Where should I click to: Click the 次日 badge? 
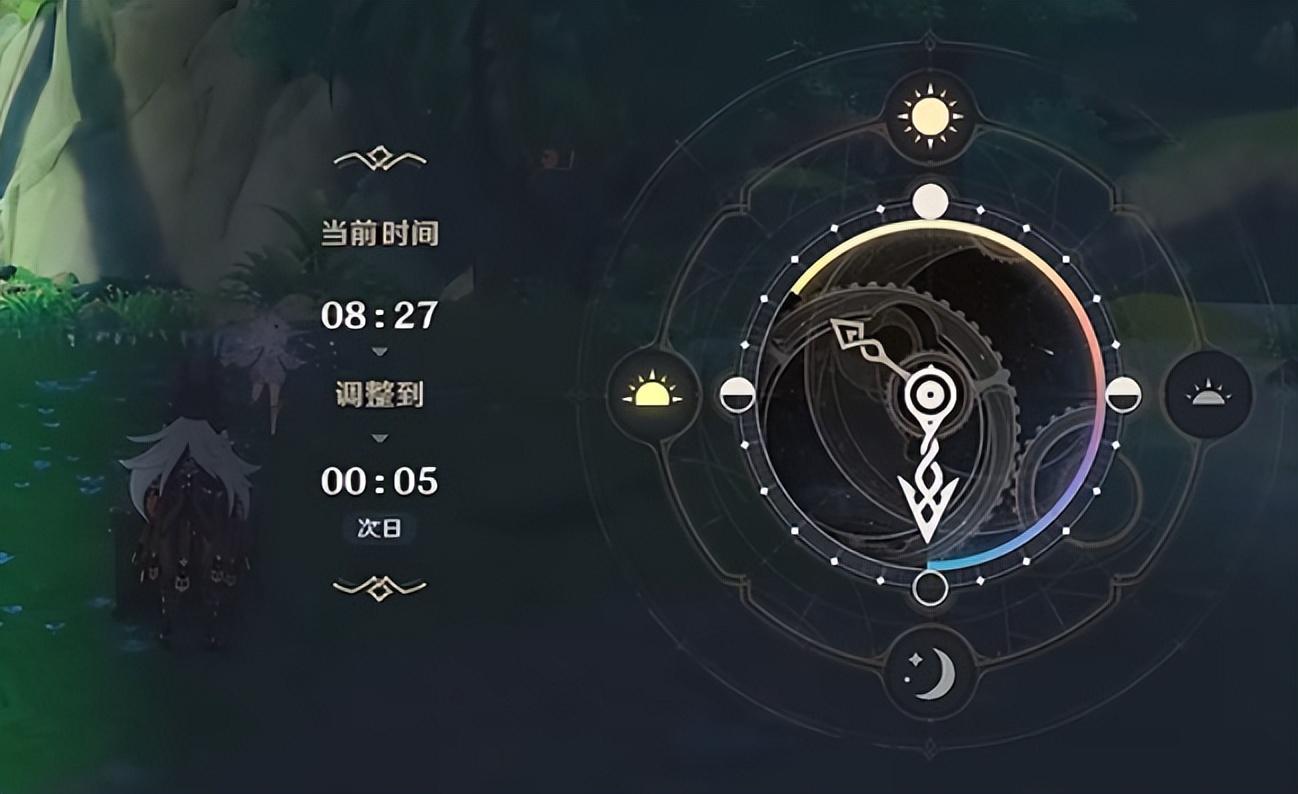(x=378, y=525)
